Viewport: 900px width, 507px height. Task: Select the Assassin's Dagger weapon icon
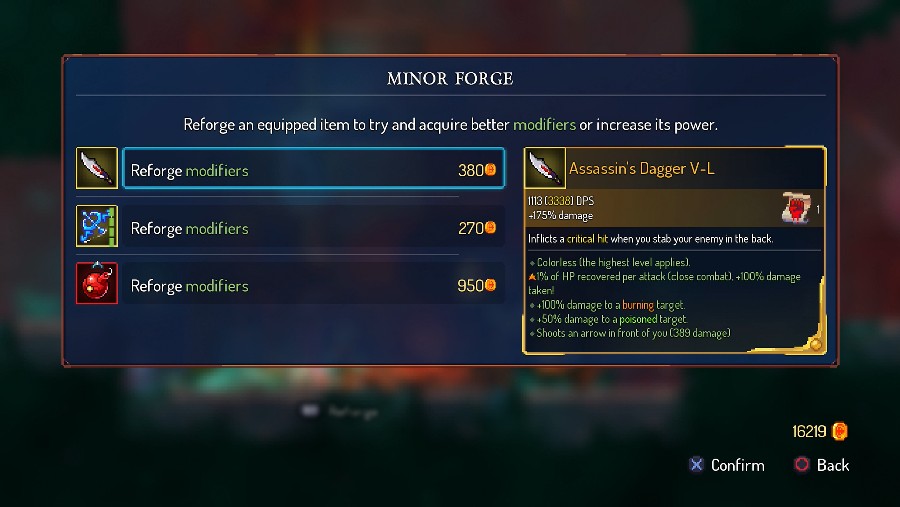click(x=97, y=169)
